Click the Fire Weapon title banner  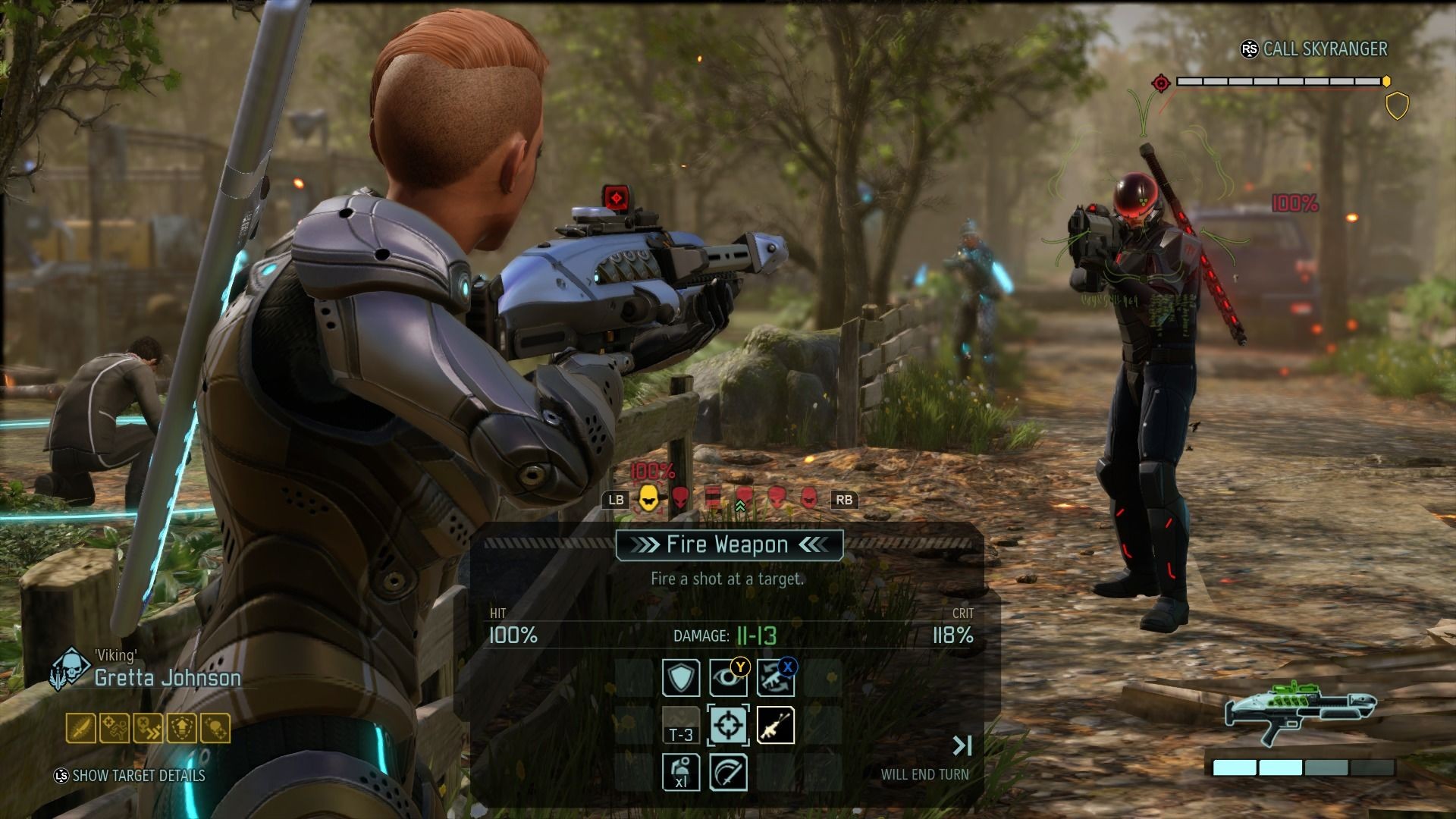click(729, 544)
